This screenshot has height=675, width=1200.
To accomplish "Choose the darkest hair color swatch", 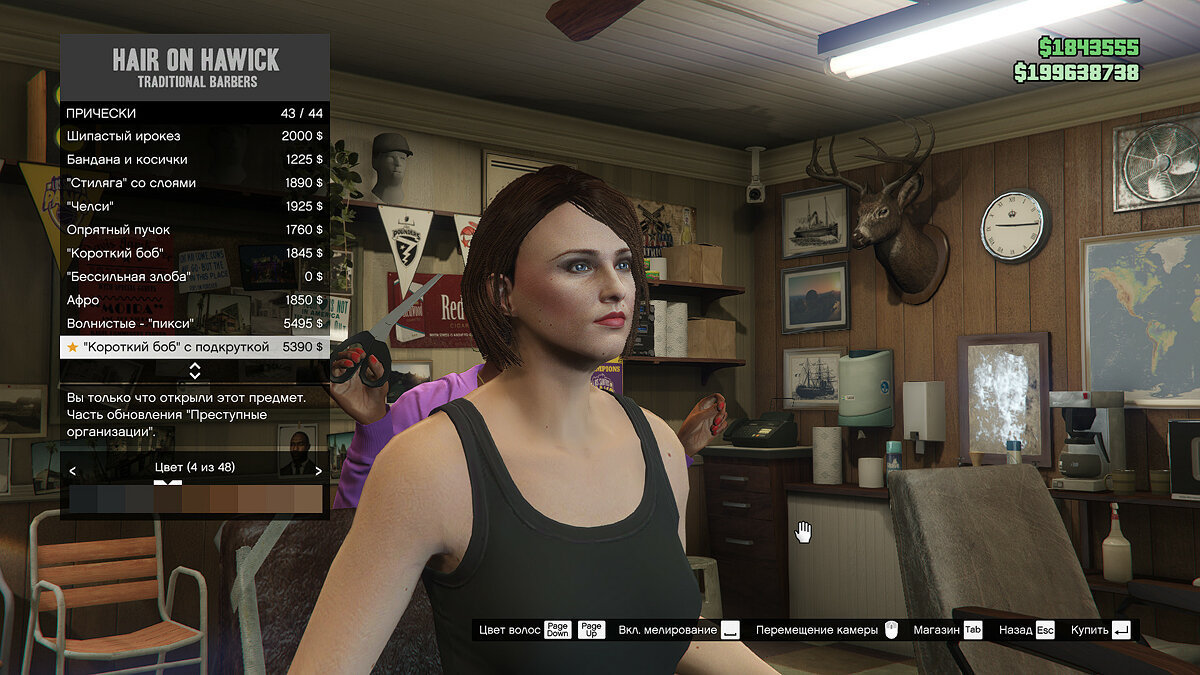I will click(84, 499).
